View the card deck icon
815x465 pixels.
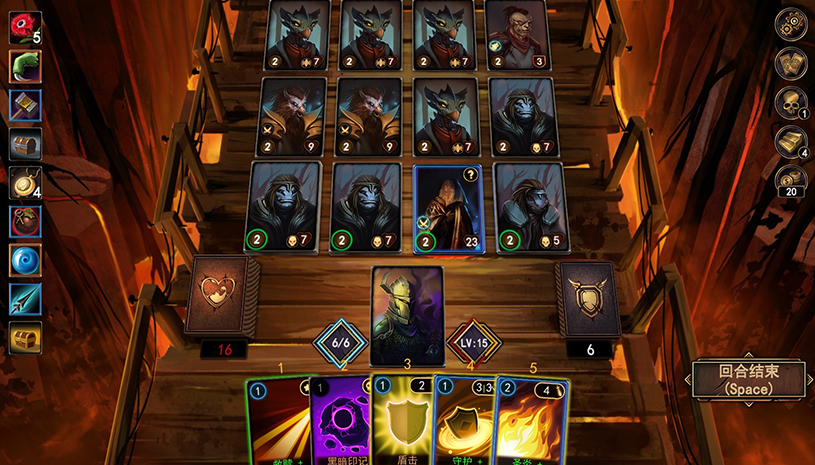click(x=792, y=64)
